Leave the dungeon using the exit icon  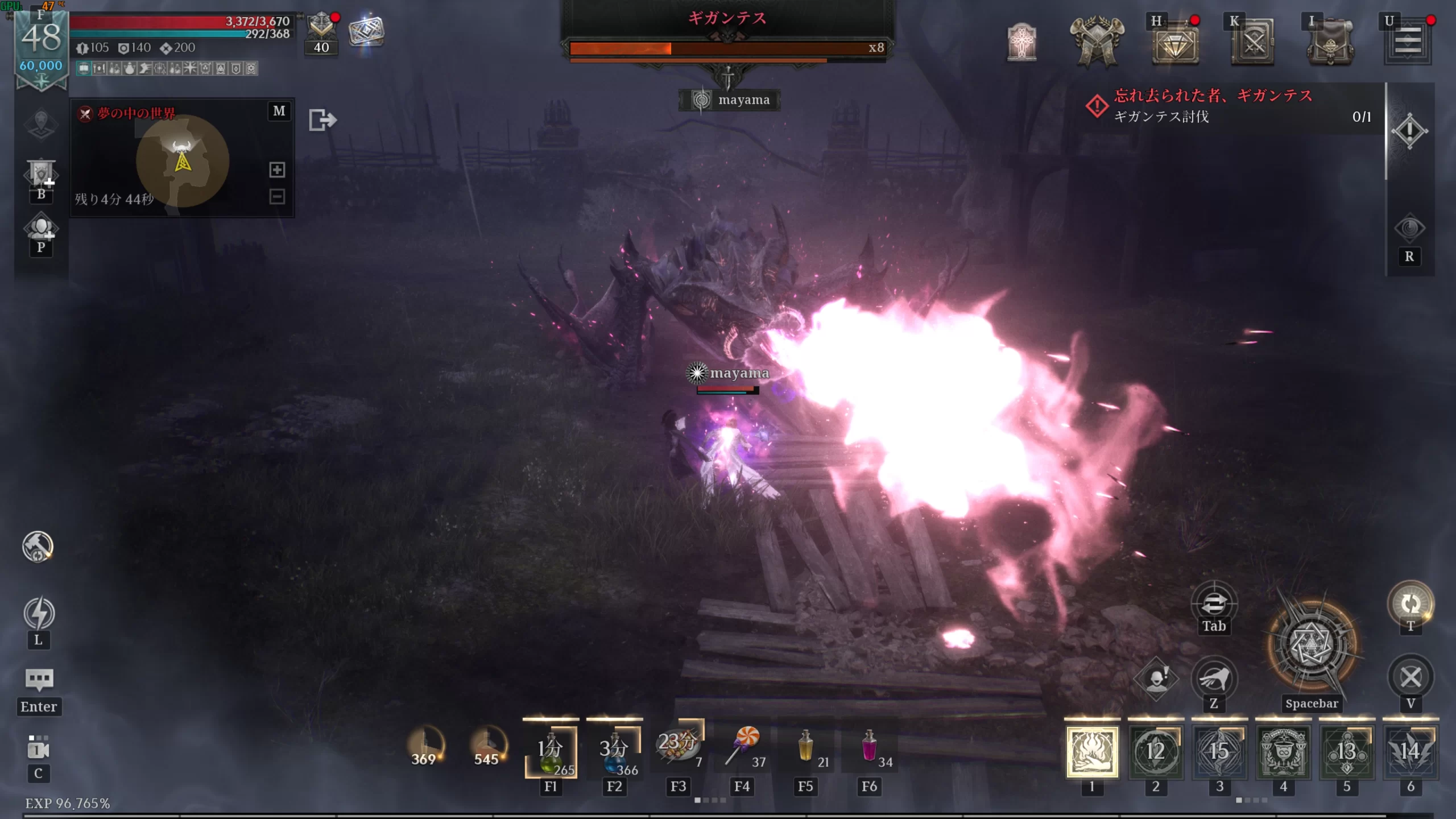tap(322, 120)
